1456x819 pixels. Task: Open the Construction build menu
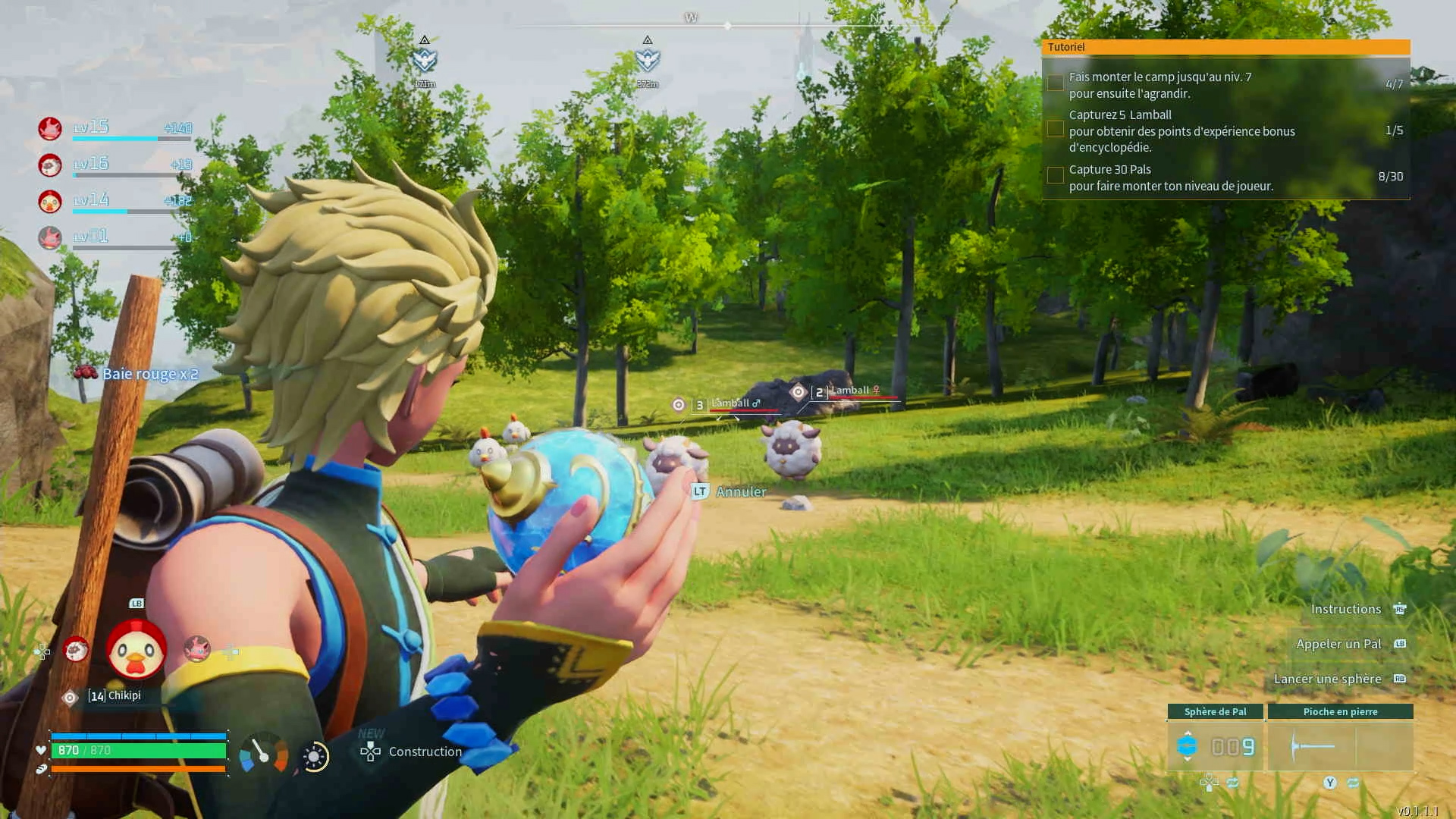[x=413, y=752]
